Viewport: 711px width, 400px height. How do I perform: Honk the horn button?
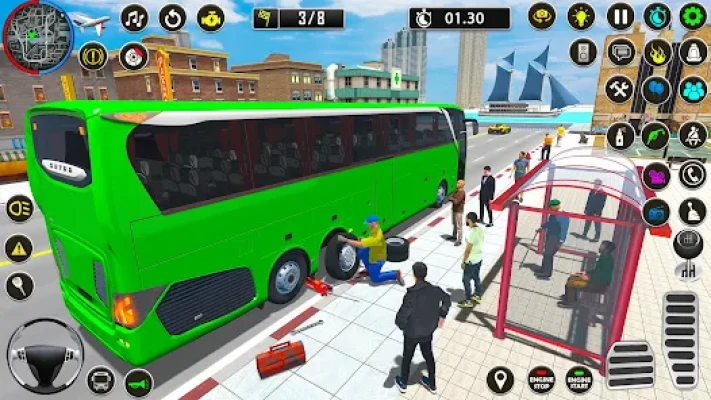point(138,381)
